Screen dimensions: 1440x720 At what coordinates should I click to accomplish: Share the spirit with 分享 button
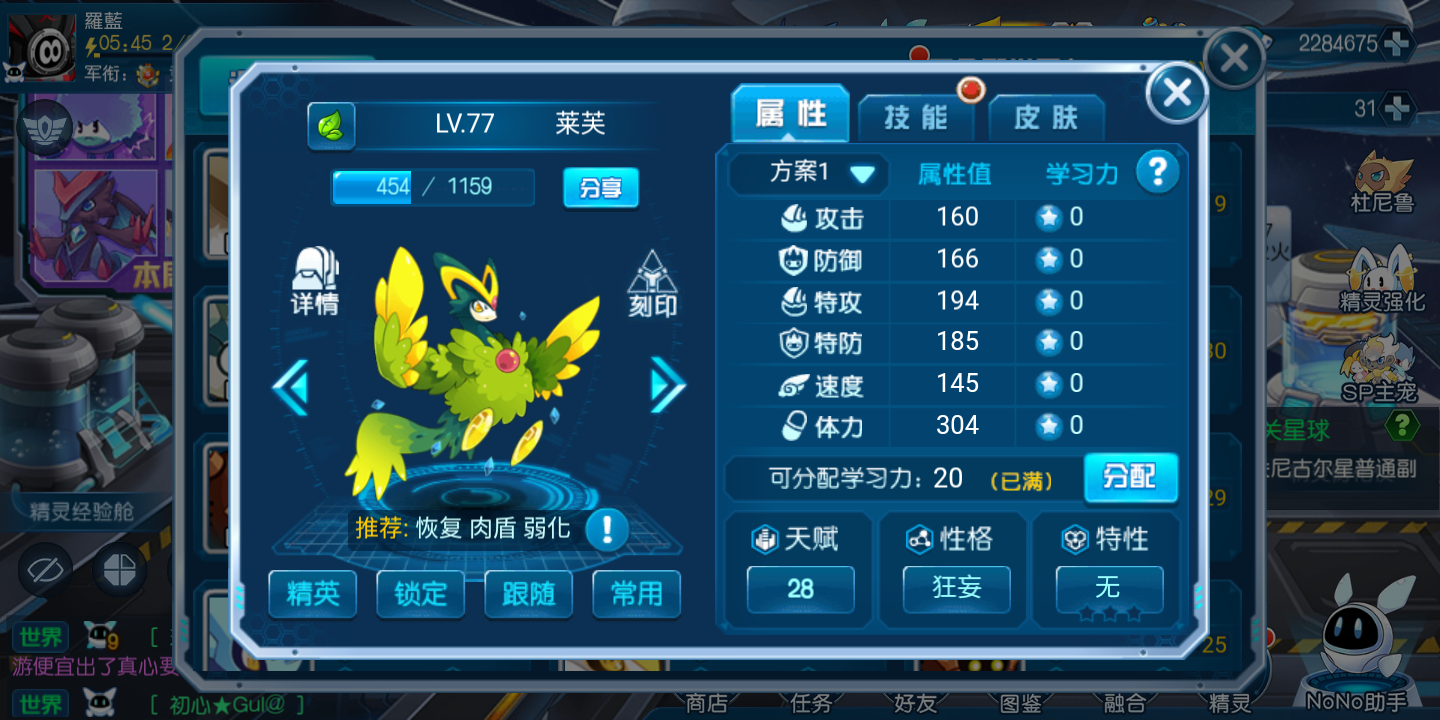600,187
